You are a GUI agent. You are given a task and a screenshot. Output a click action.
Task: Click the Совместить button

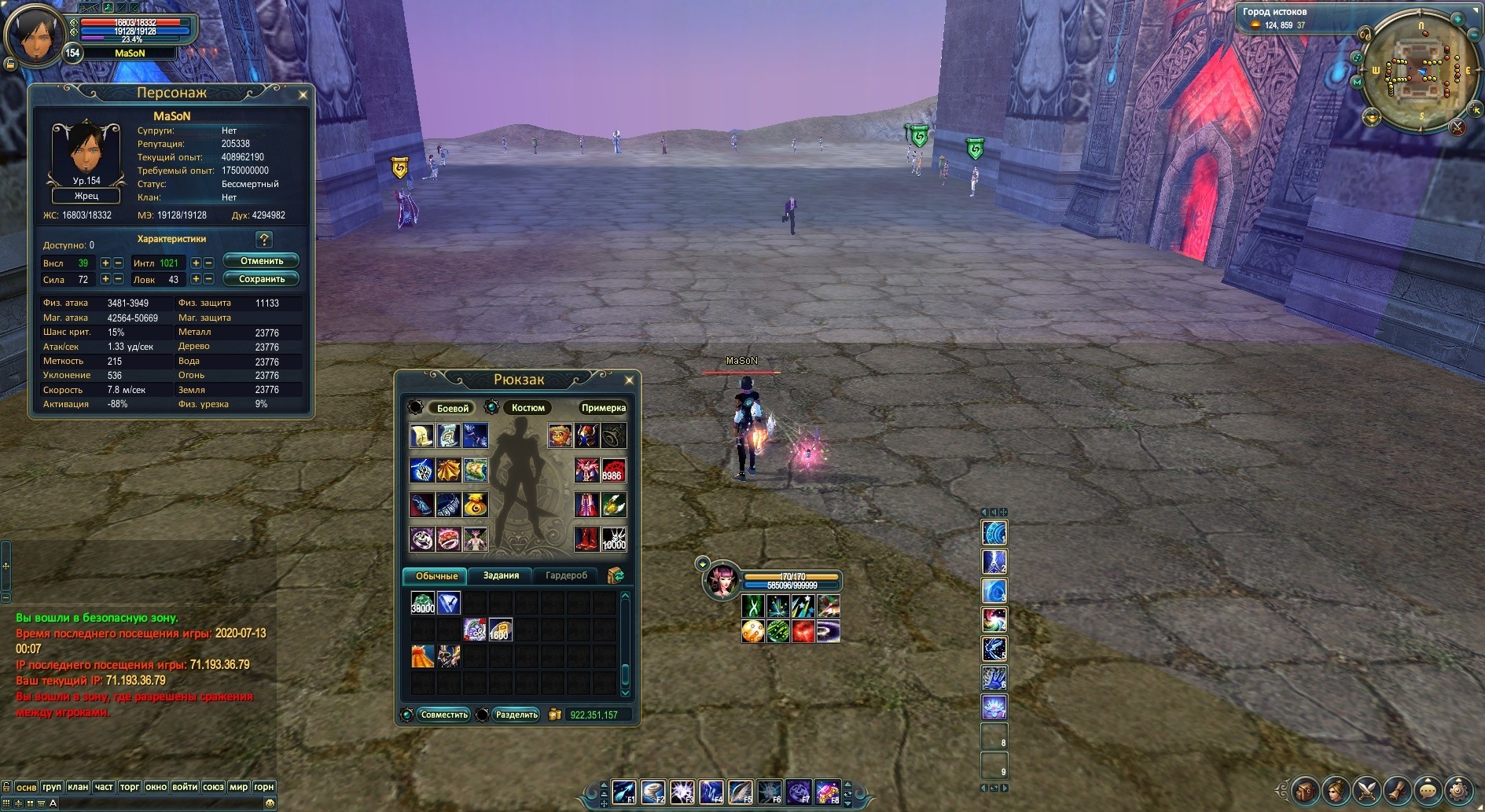point(444,715)
